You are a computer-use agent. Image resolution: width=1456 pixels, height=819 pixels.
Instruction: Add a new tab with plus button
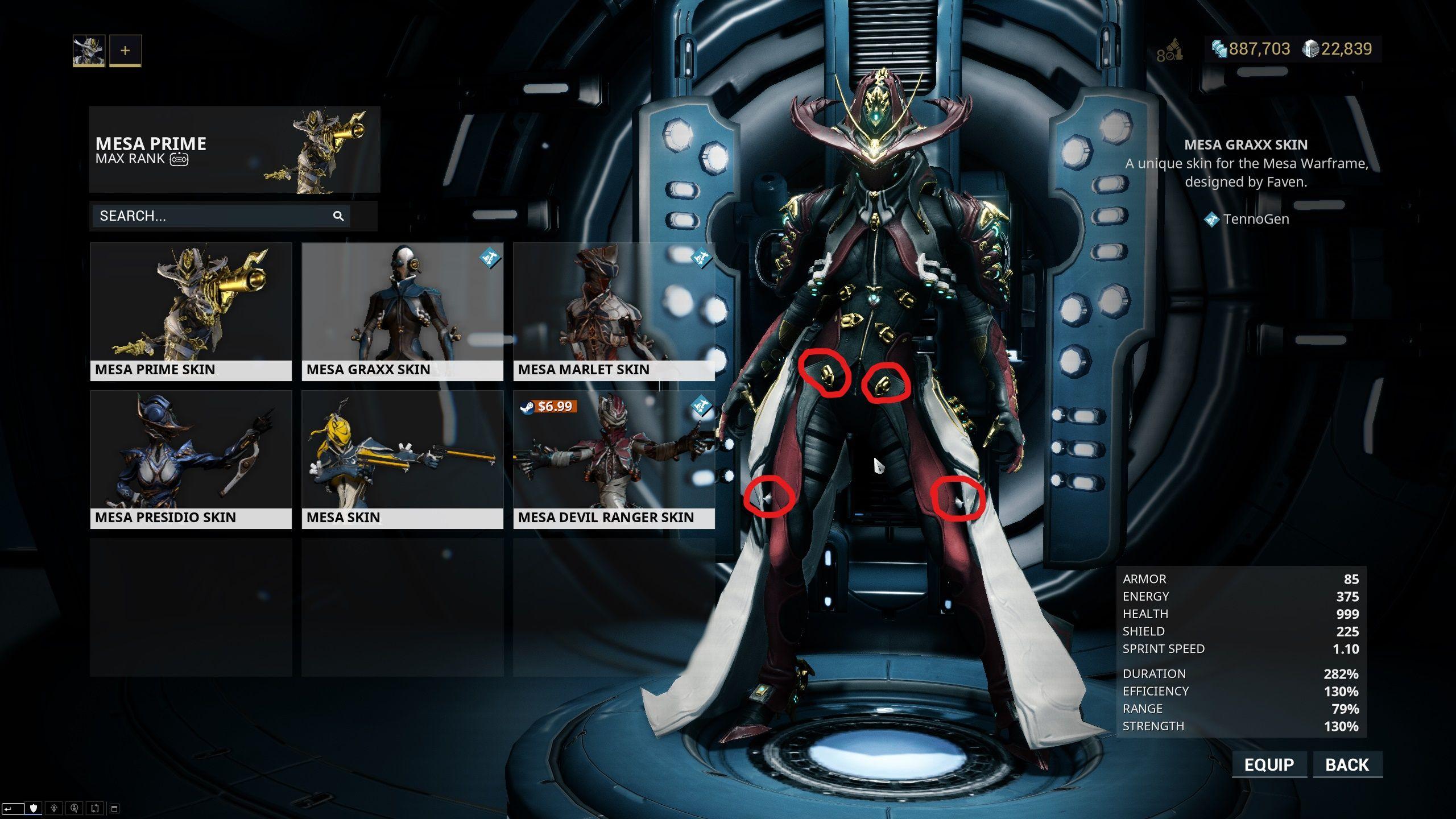(125, 51)
